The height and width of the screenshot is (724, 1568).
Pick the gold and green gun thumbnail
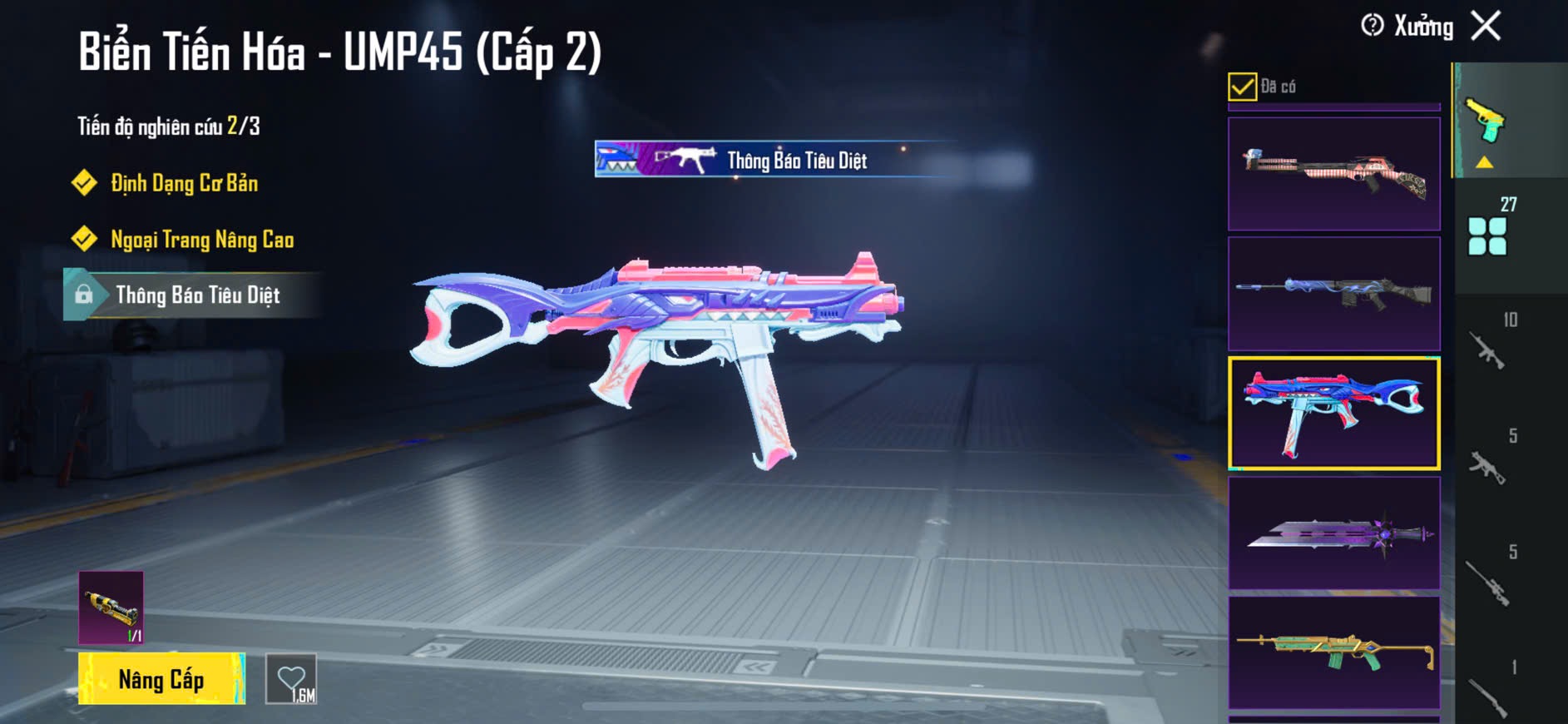[x=1333, y=652]
